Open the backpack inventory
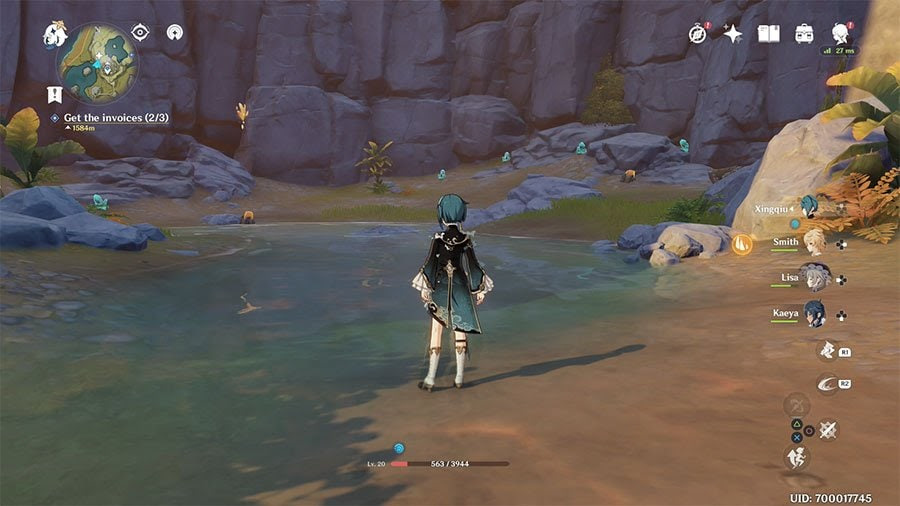The image size is (900, 506). point(804,34)
